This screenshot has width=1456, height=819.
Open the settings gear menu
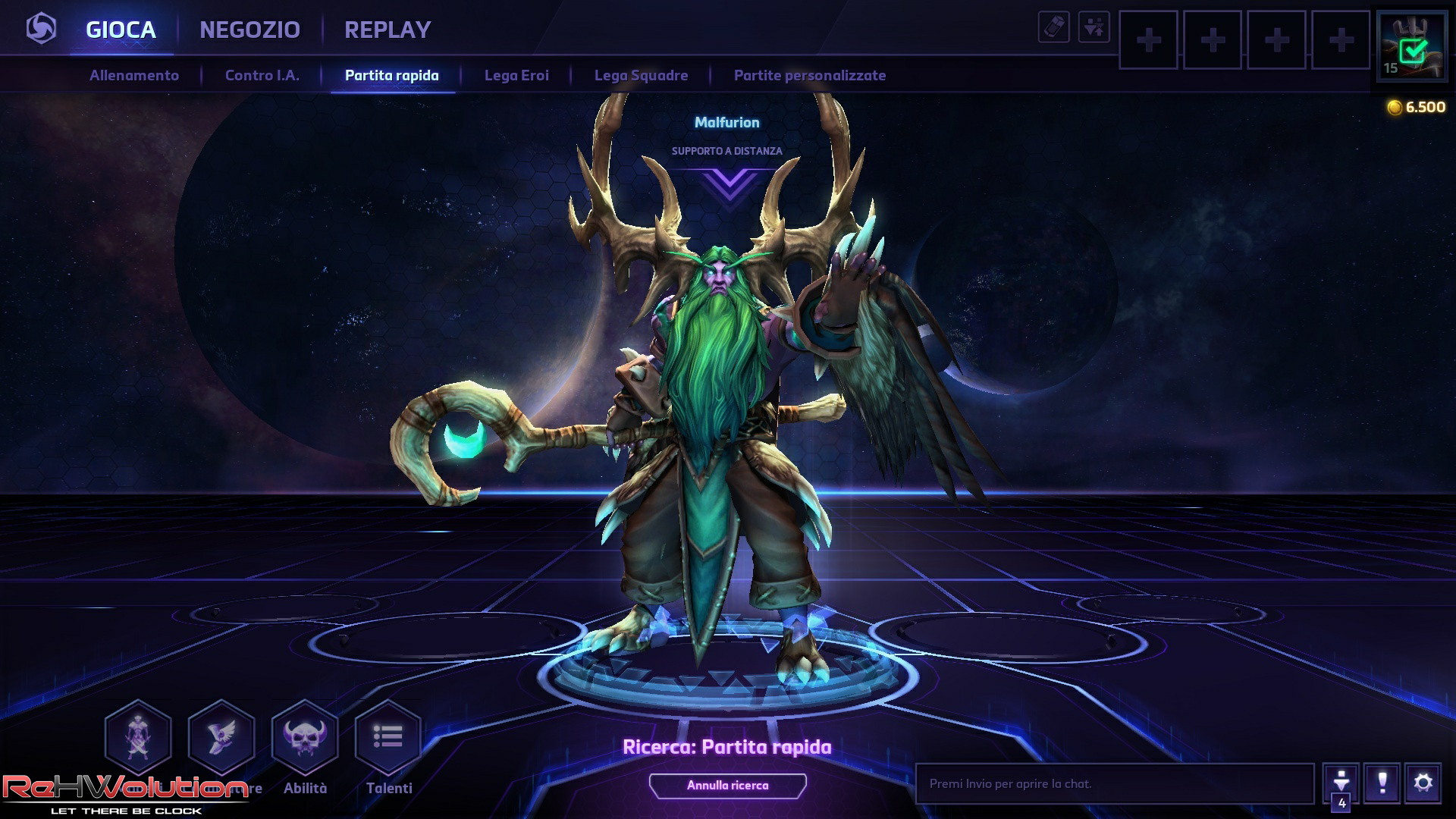tap(1423, 783)
